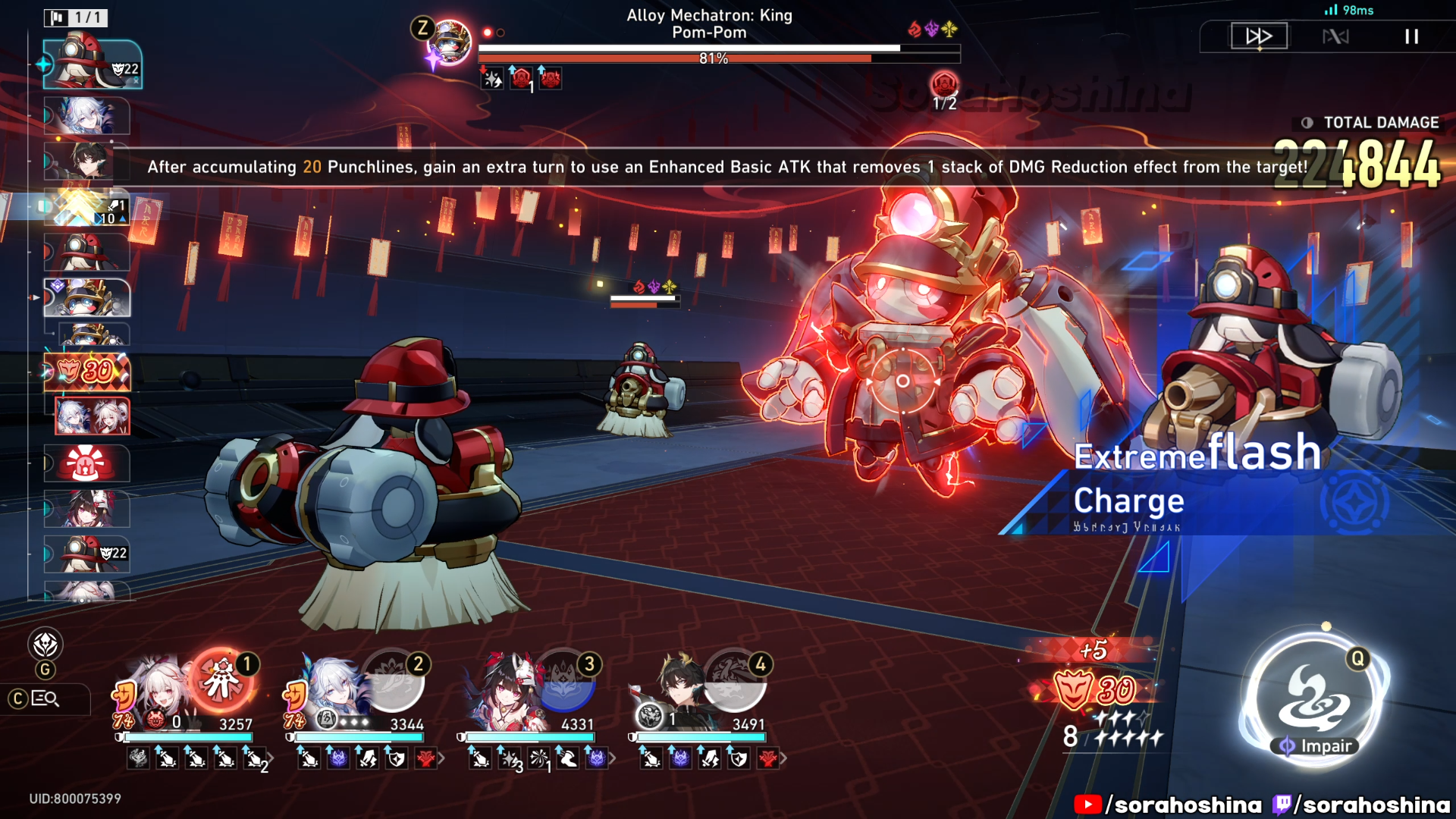Click the King Pom-Pom boss portrait

tap(451, 42)
